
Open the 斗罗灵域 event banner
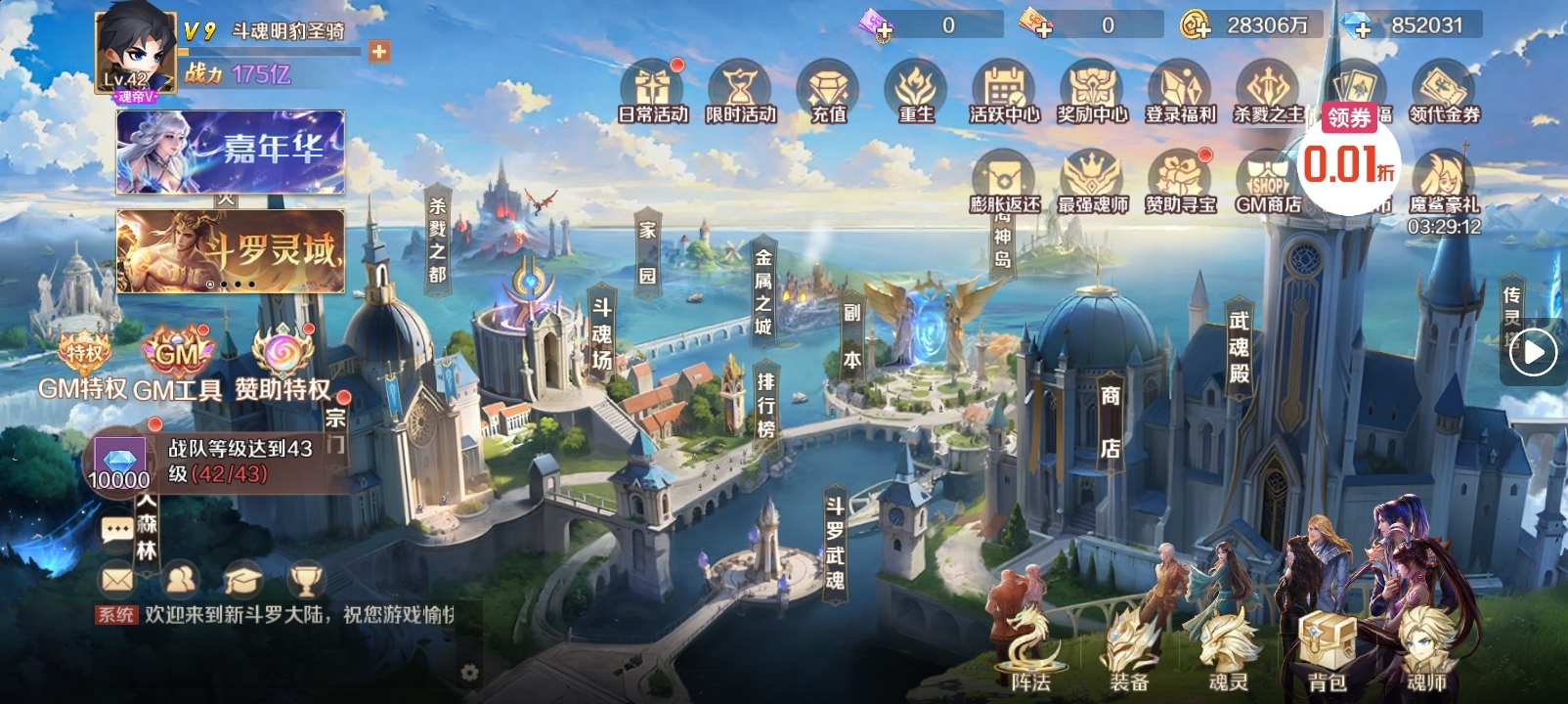(x=231, y=250)
